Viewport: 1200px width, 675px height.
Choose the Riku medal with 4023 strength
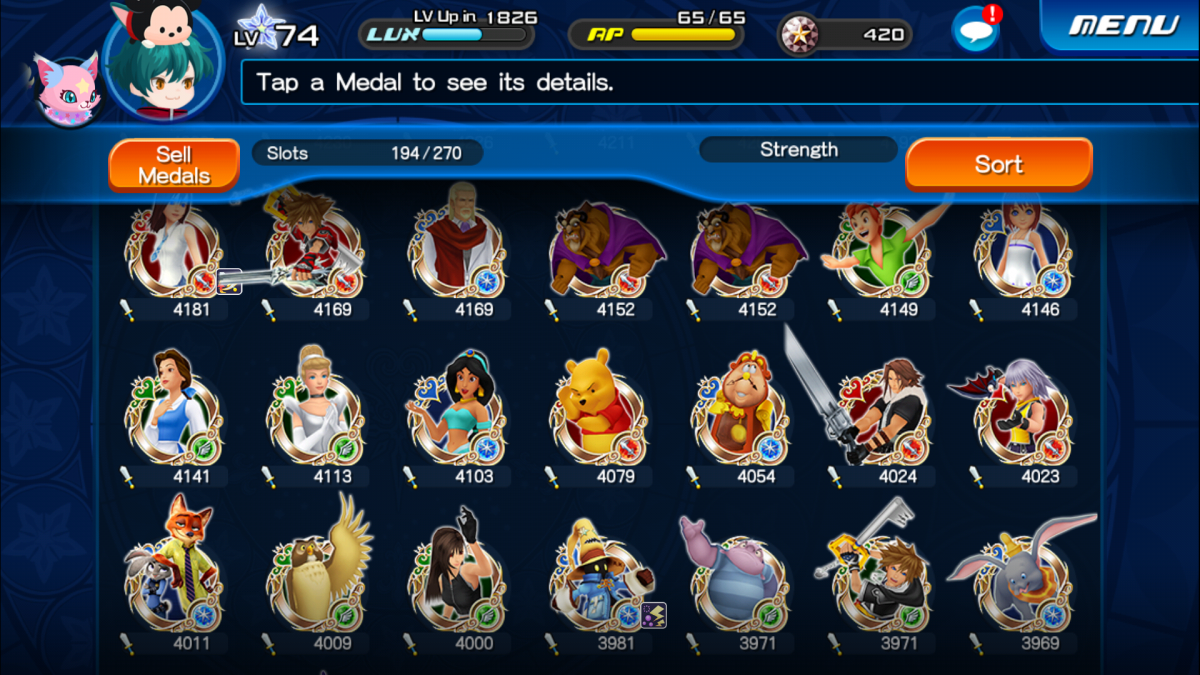pos(1020,414)
